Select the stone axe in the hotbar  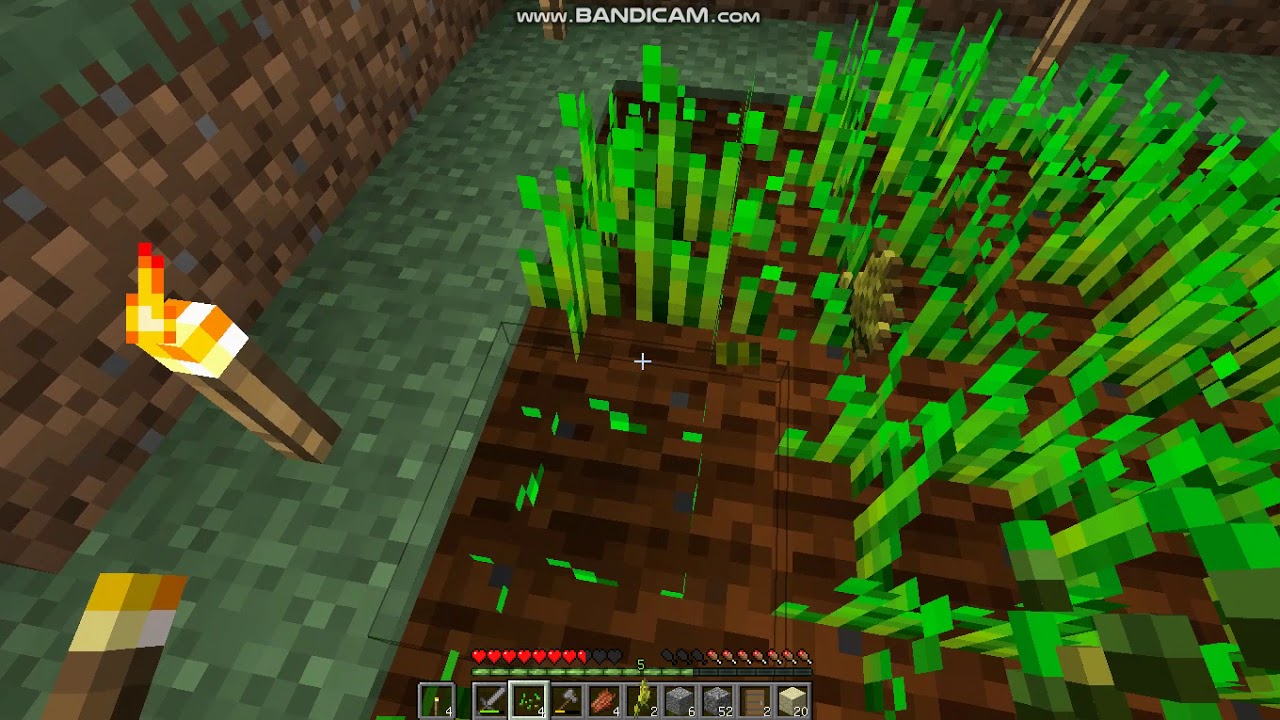566,698
